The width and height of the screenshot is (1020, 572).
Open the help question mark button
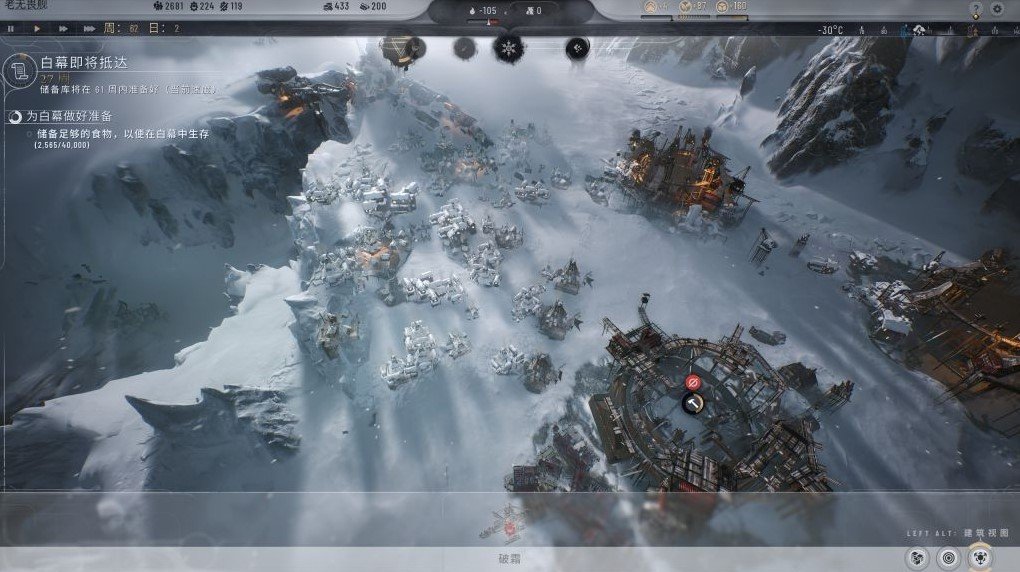coord(975,9)
